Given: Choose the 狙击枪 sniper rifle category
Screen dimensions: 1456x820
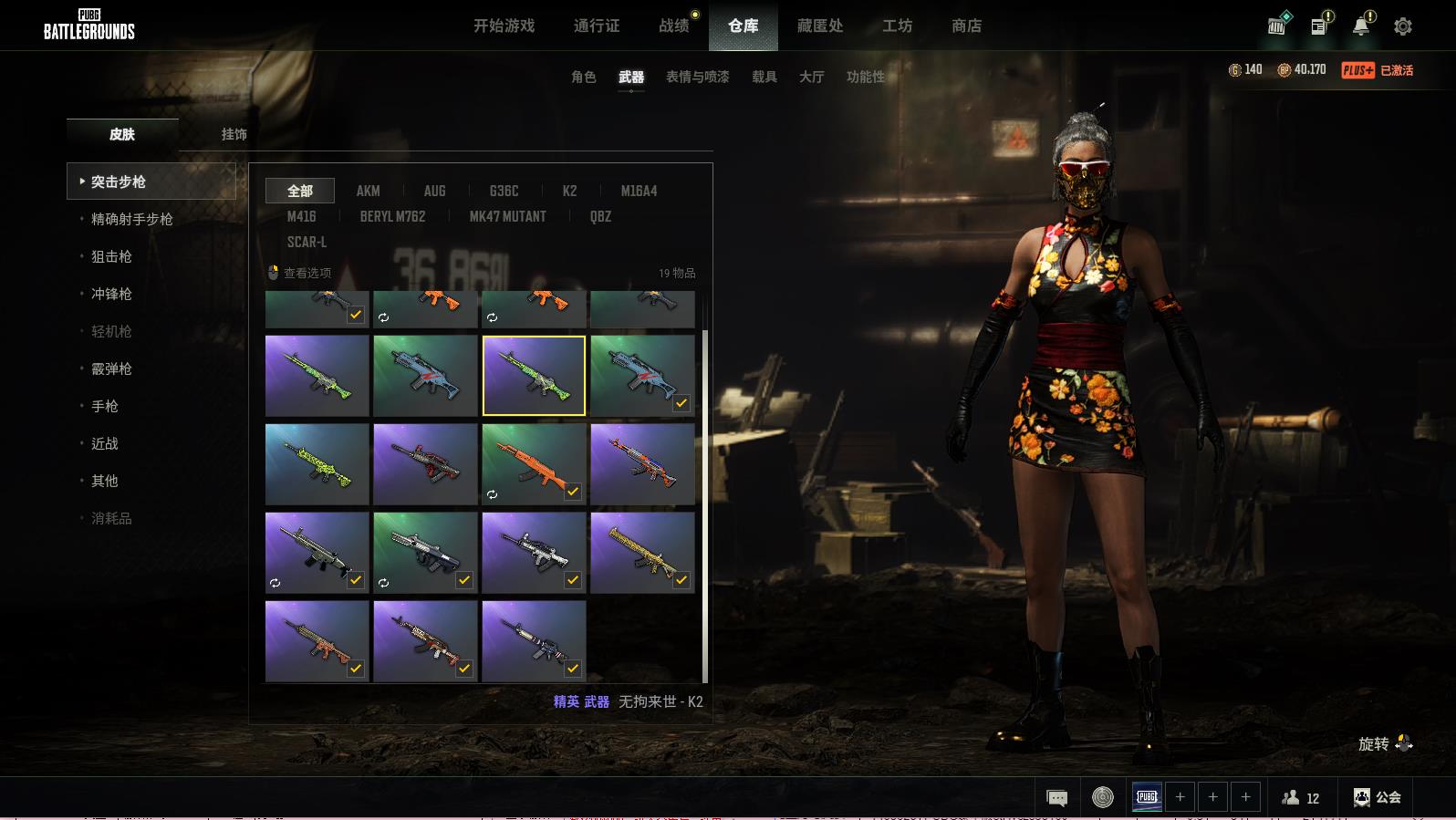Looking at the screenshot, I should (x=111, y=256).
